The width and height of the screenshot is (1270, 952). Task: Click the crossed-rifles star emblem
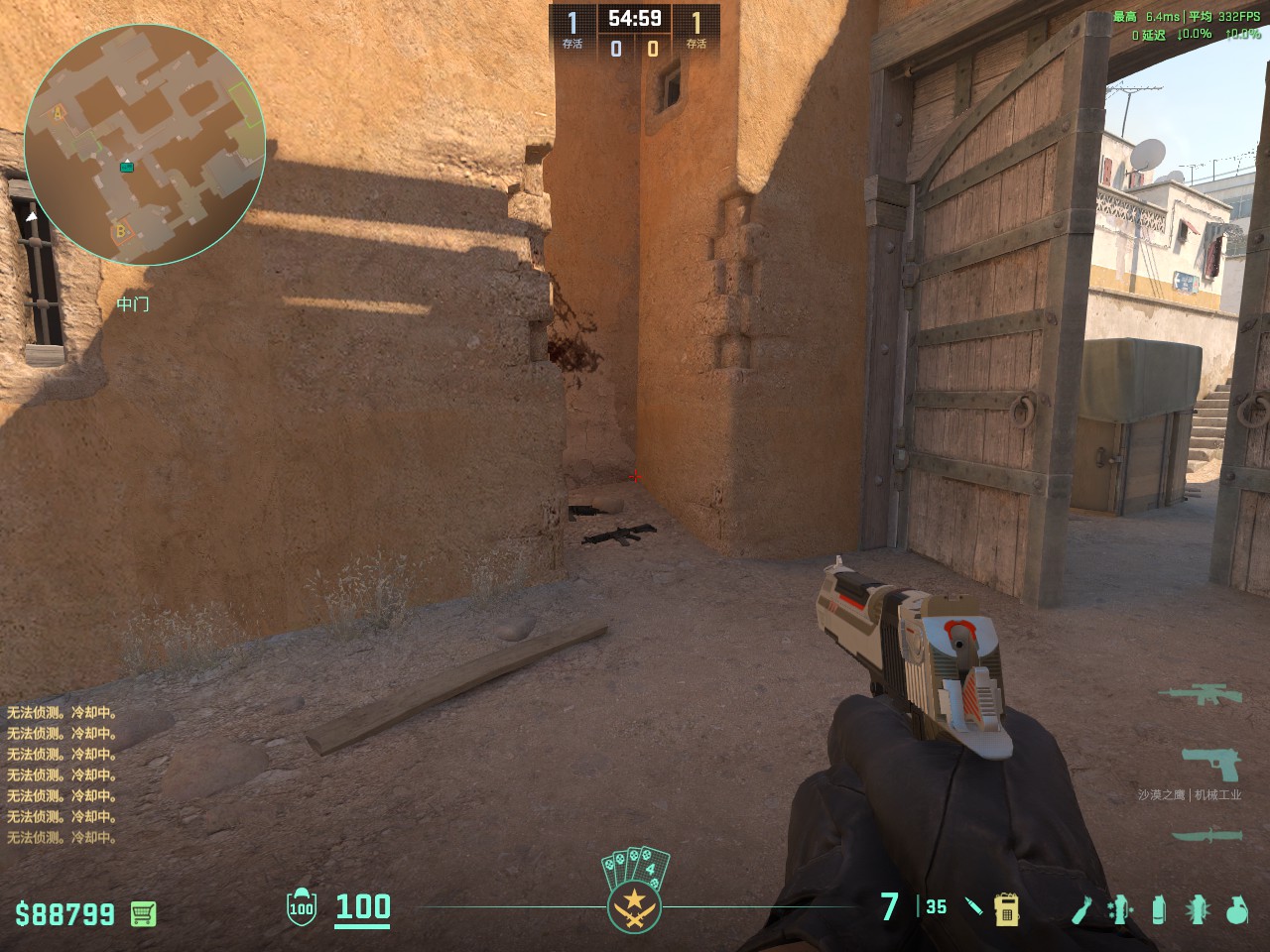[x=634, y=906]
